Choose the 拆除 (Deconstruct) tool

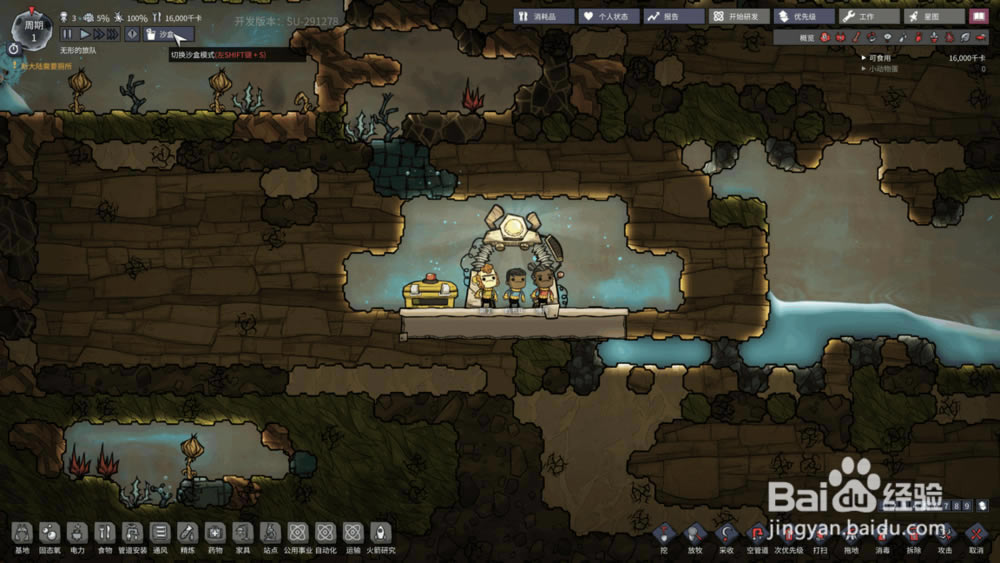coord(913,536)
